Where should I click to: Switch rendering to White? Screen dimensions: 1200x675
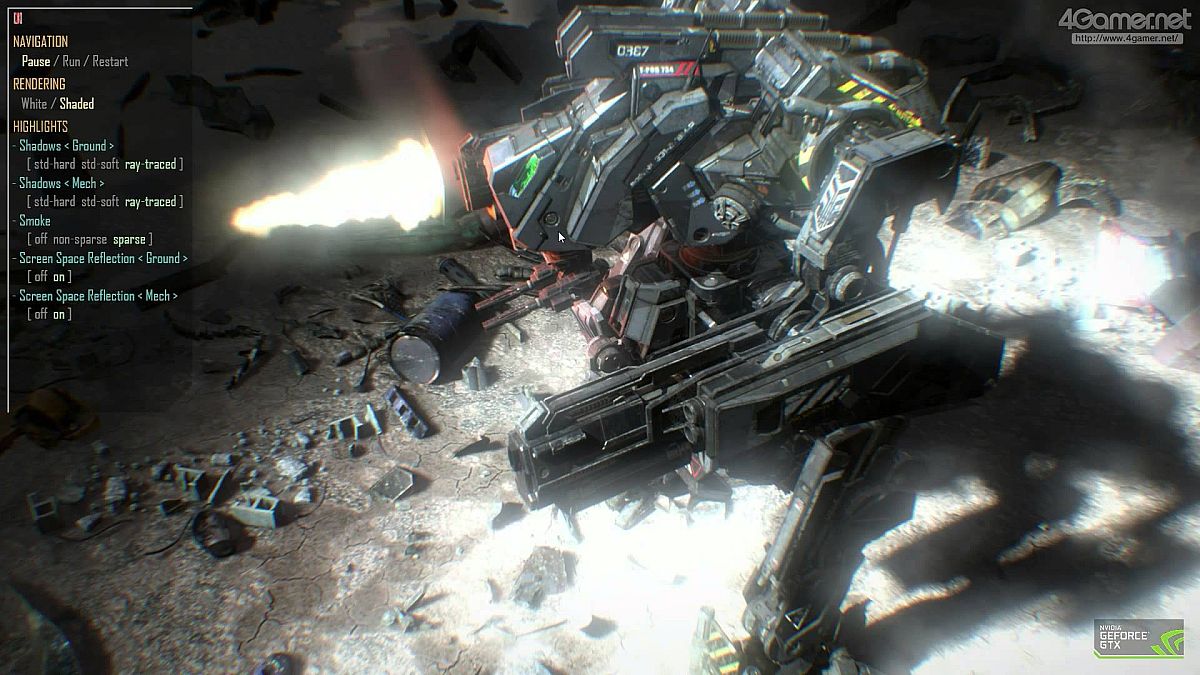tap(34, 103)
